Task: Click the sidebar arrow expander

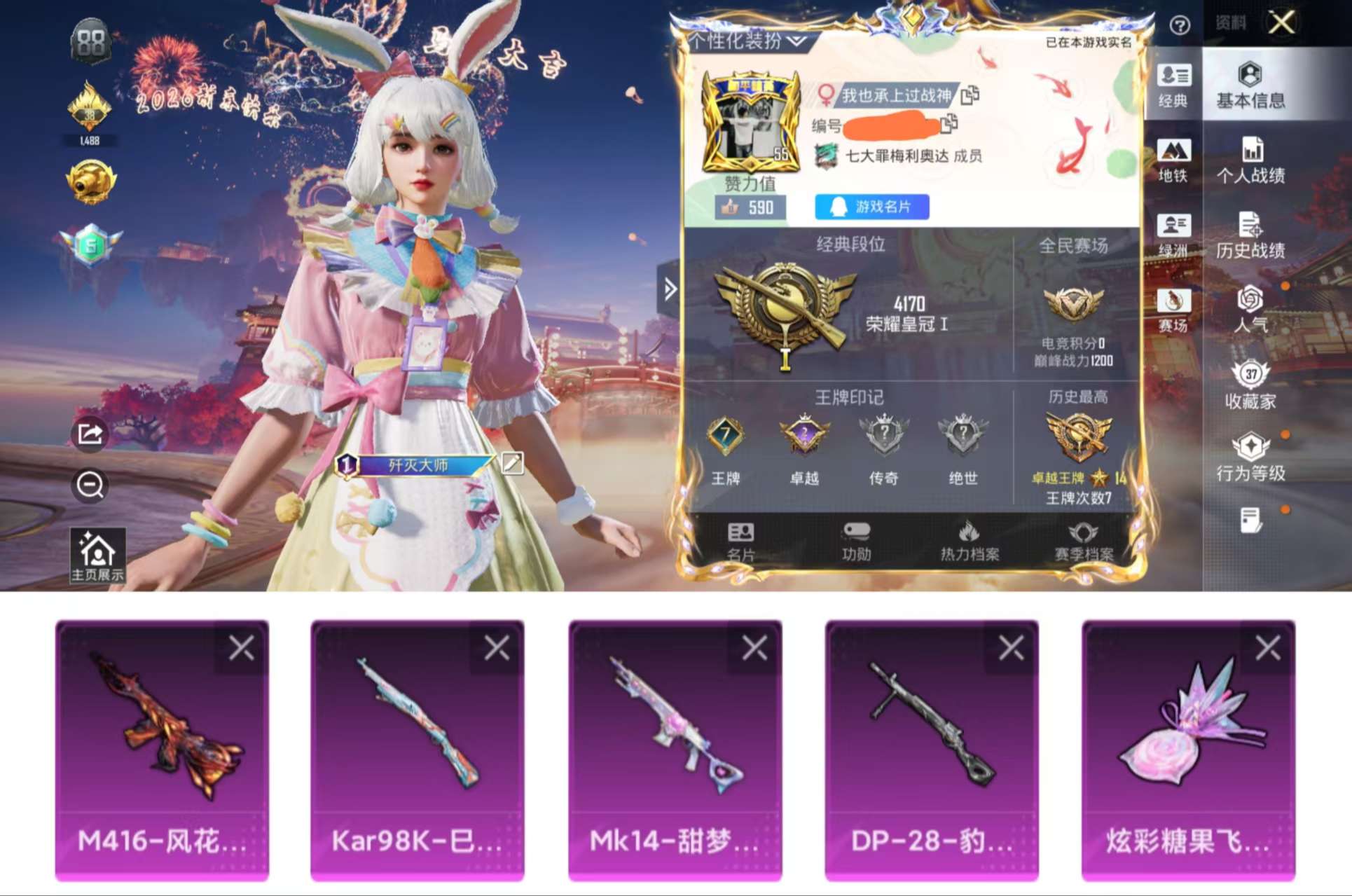Action: point(671,287)
